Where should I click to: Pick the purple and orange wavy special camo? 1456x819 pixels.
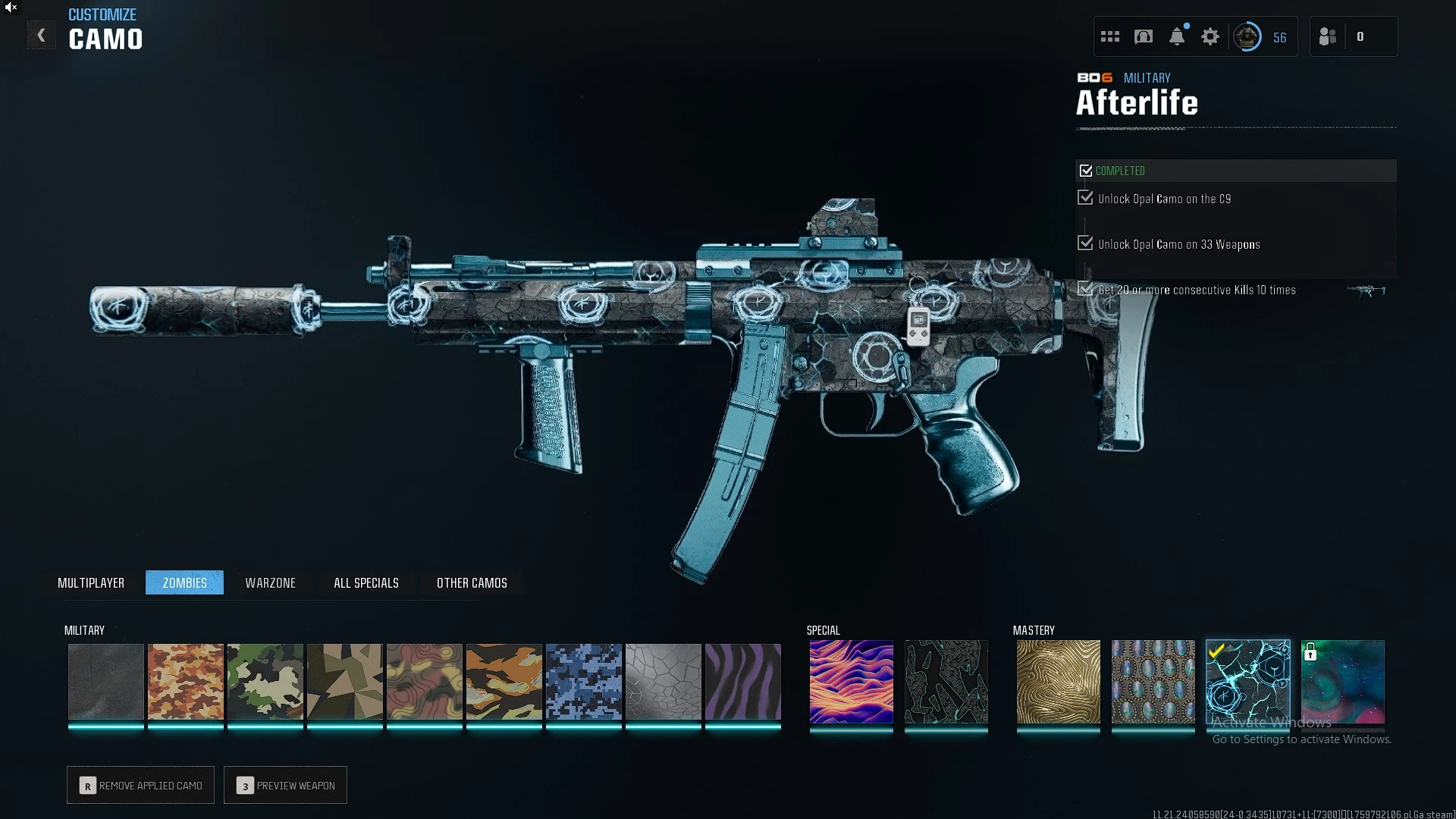(x=851, y=682)
